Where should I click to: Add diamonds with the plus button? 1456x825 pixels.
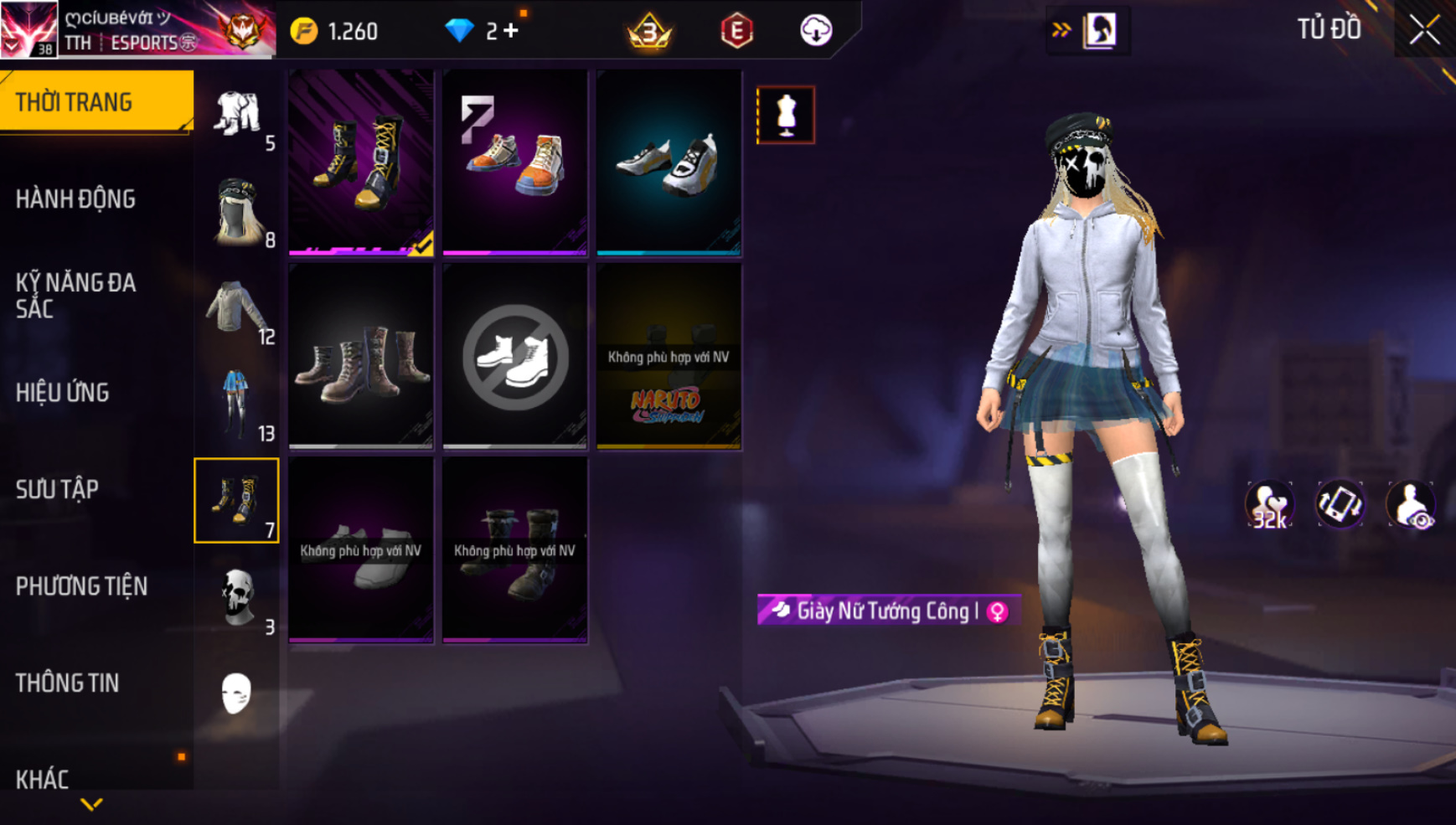pyautogui.click(x=510, y=31)
